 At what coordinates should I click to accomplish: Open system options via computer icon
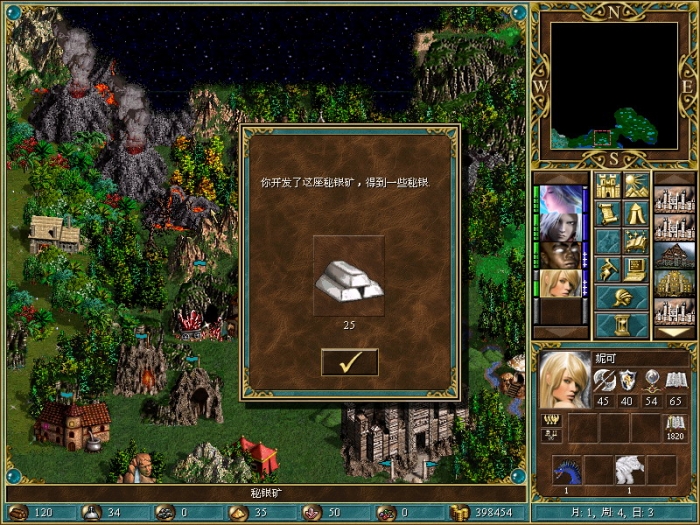pos(636,268)
